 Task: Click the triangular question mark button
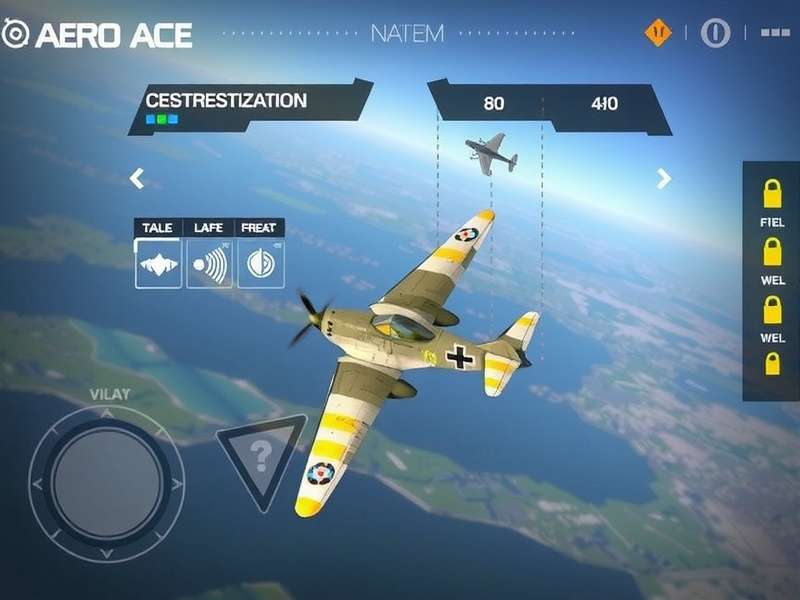tap(261, 457)
